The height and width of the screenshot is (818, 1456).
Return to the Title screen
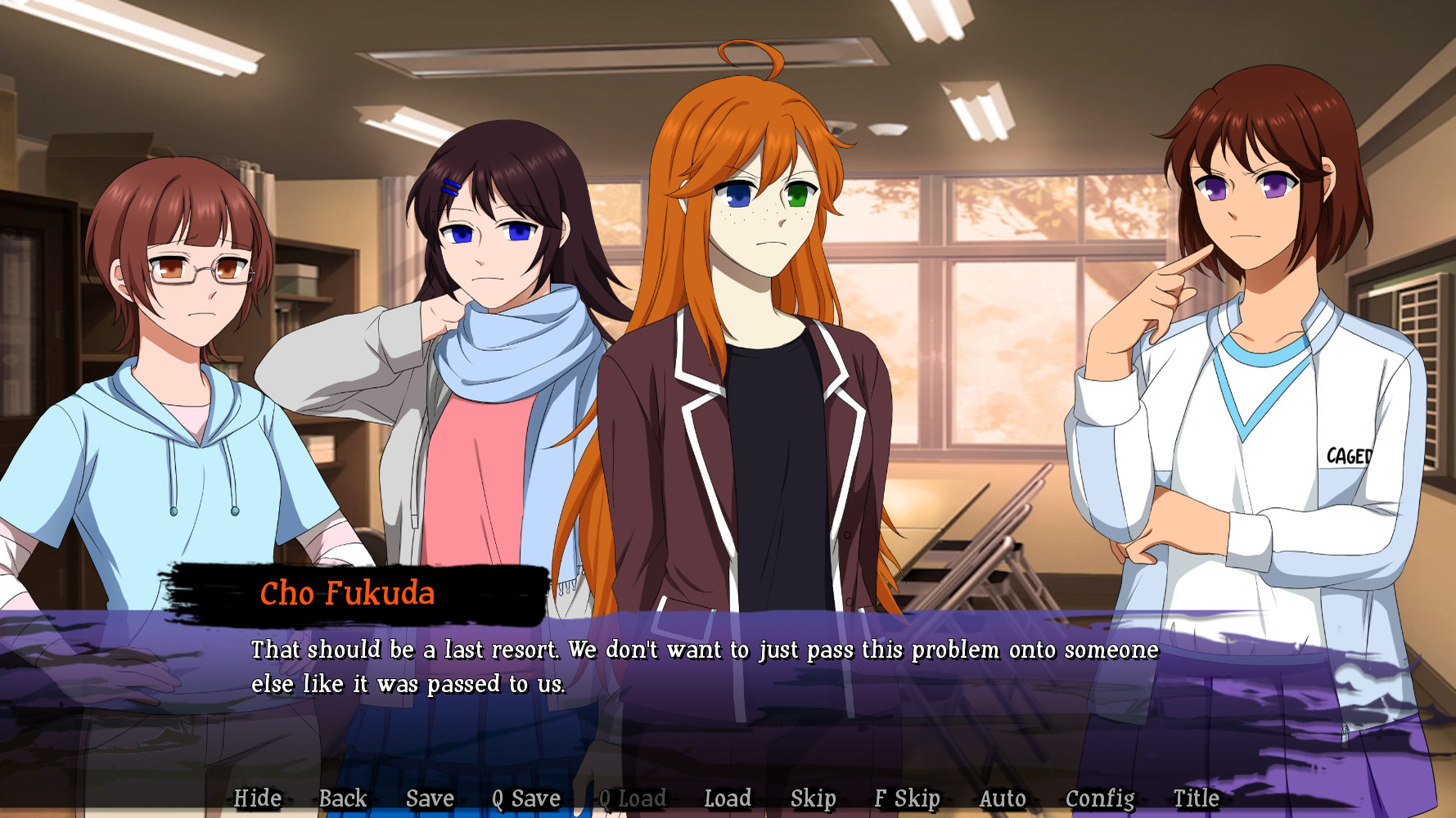(1195, 798)
